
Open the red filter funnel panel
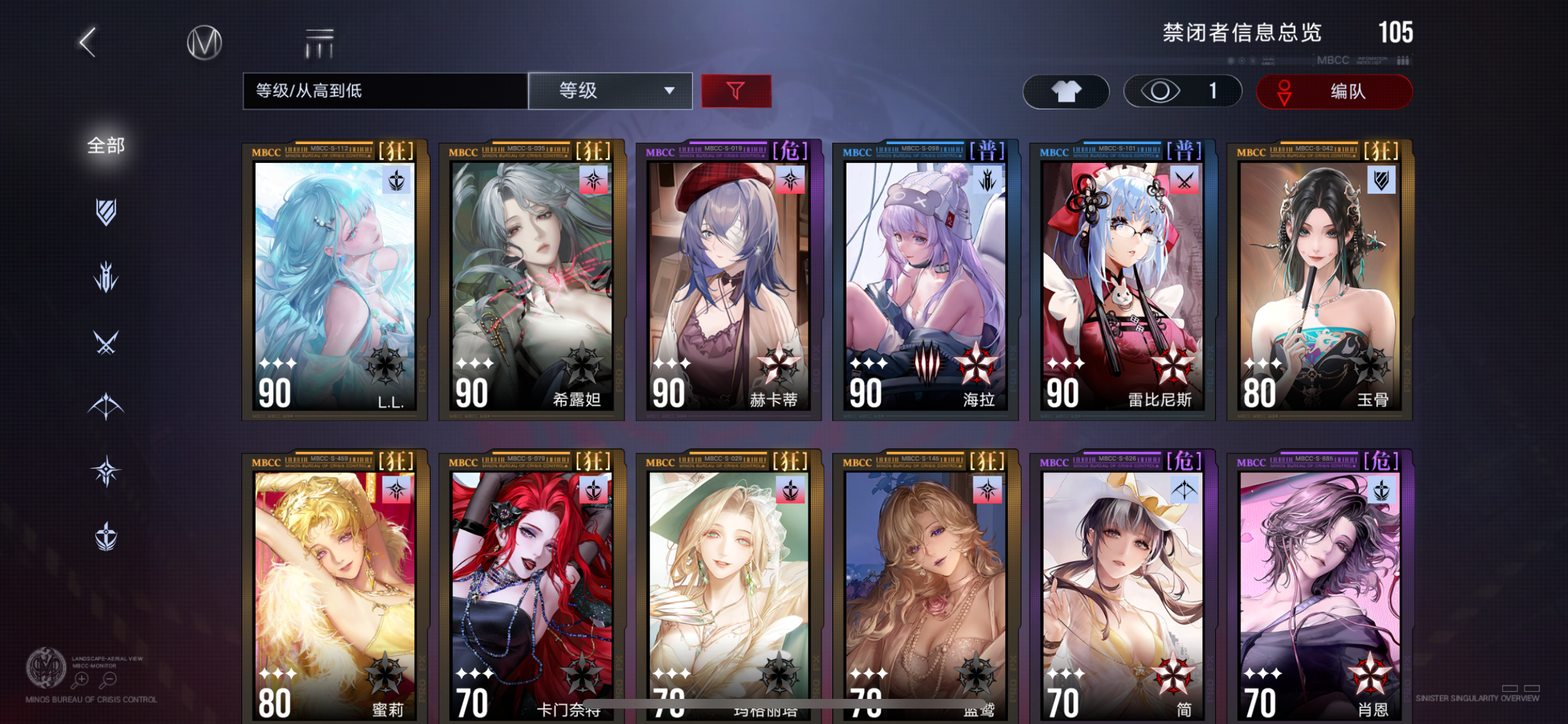click(x=736, y=91)
